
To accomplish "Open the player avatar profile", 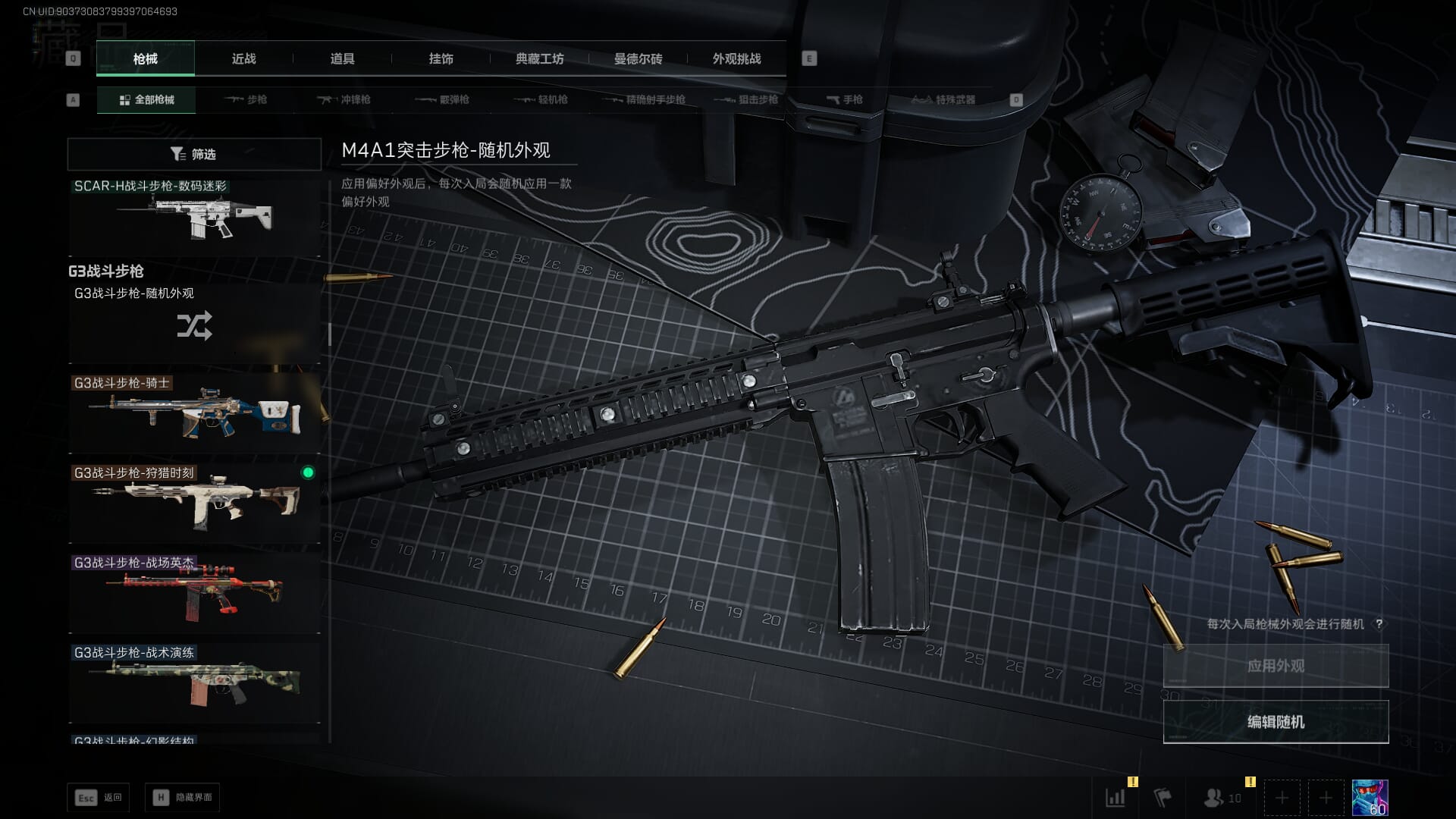I will [x=1370, y=798].
